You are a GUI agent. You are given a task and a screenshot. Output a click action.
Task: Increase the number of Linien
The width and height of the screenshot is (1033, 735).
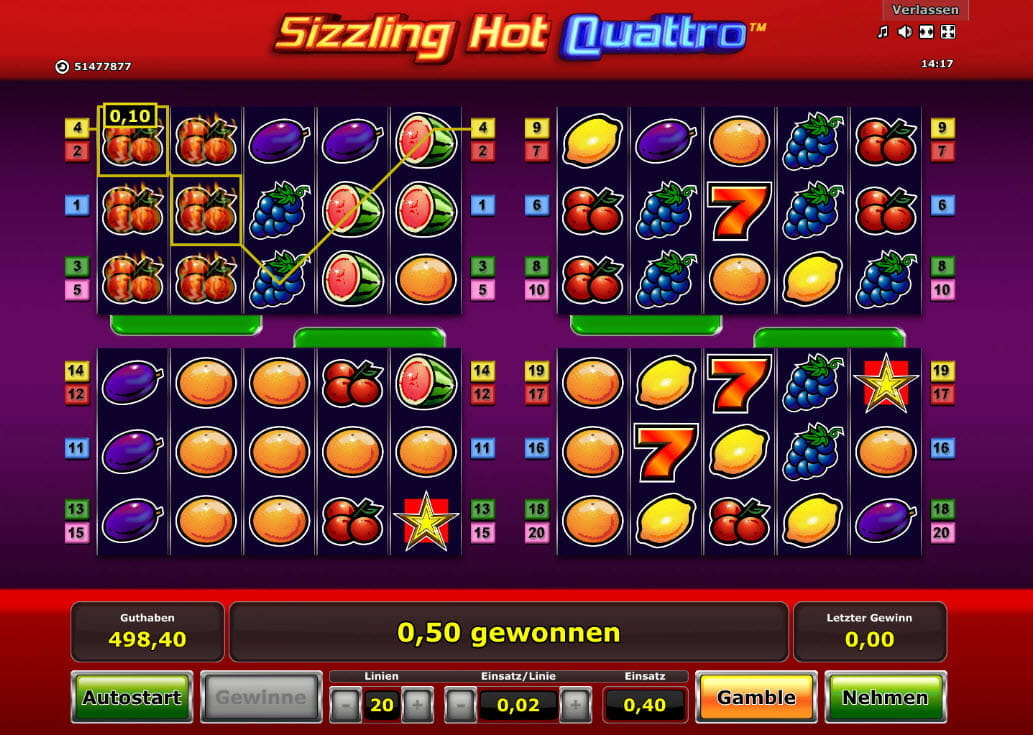[417, 705]
